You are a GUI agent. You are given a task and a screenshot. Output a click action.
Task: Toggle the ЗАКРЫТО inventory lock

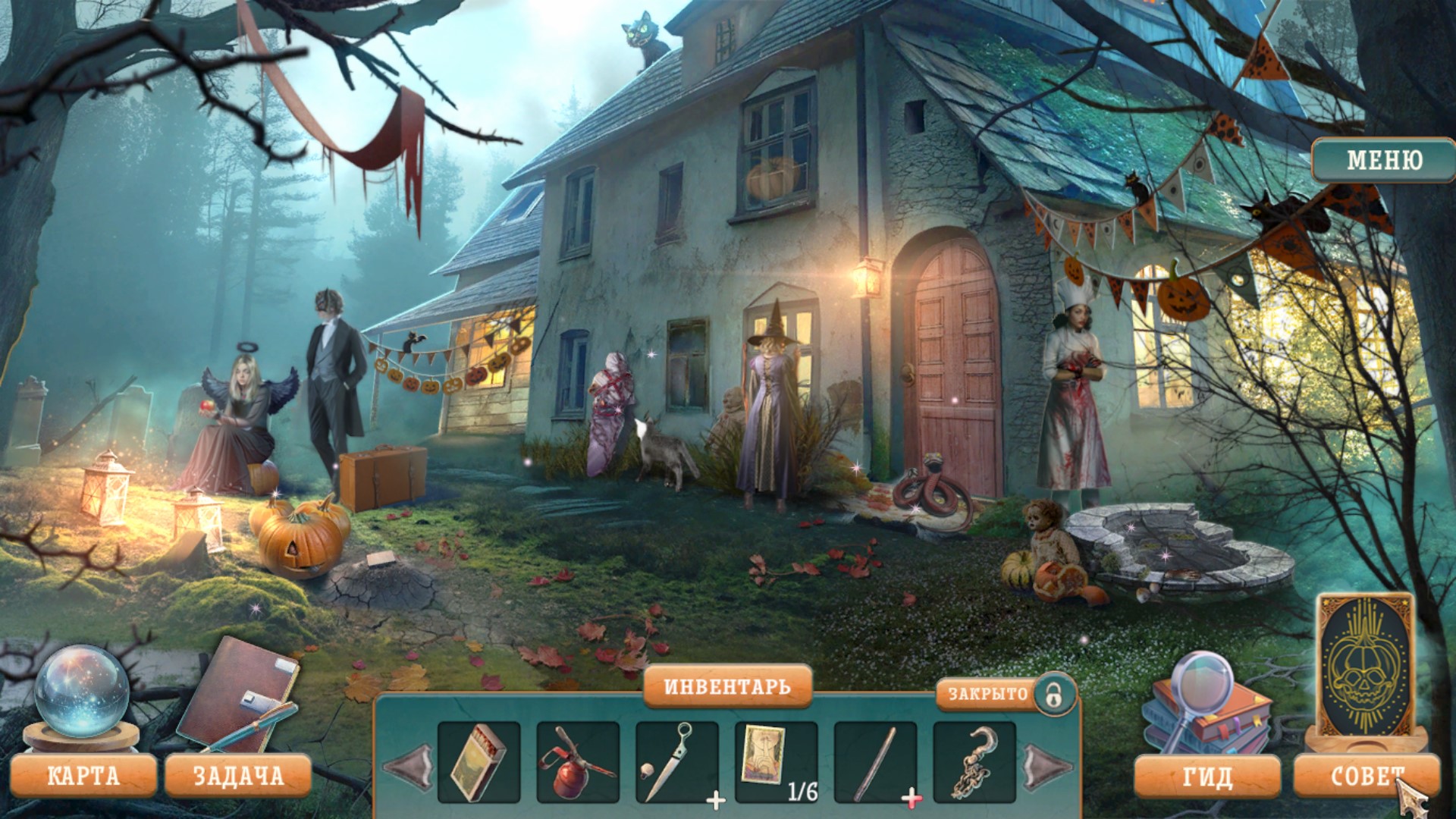(x=1053, y=694)
